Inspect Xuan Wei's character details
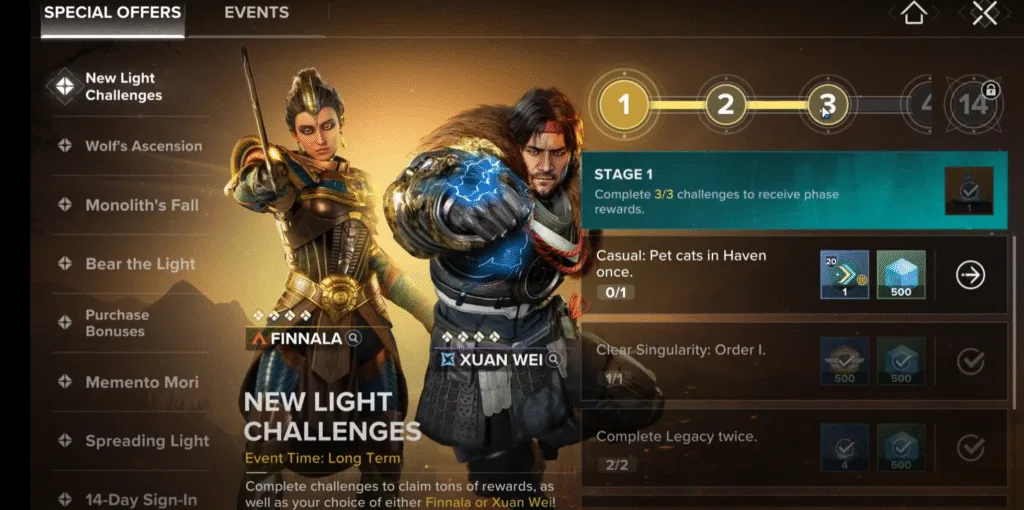This screenshot has width=1024, height=510. [x=552, y=359]
